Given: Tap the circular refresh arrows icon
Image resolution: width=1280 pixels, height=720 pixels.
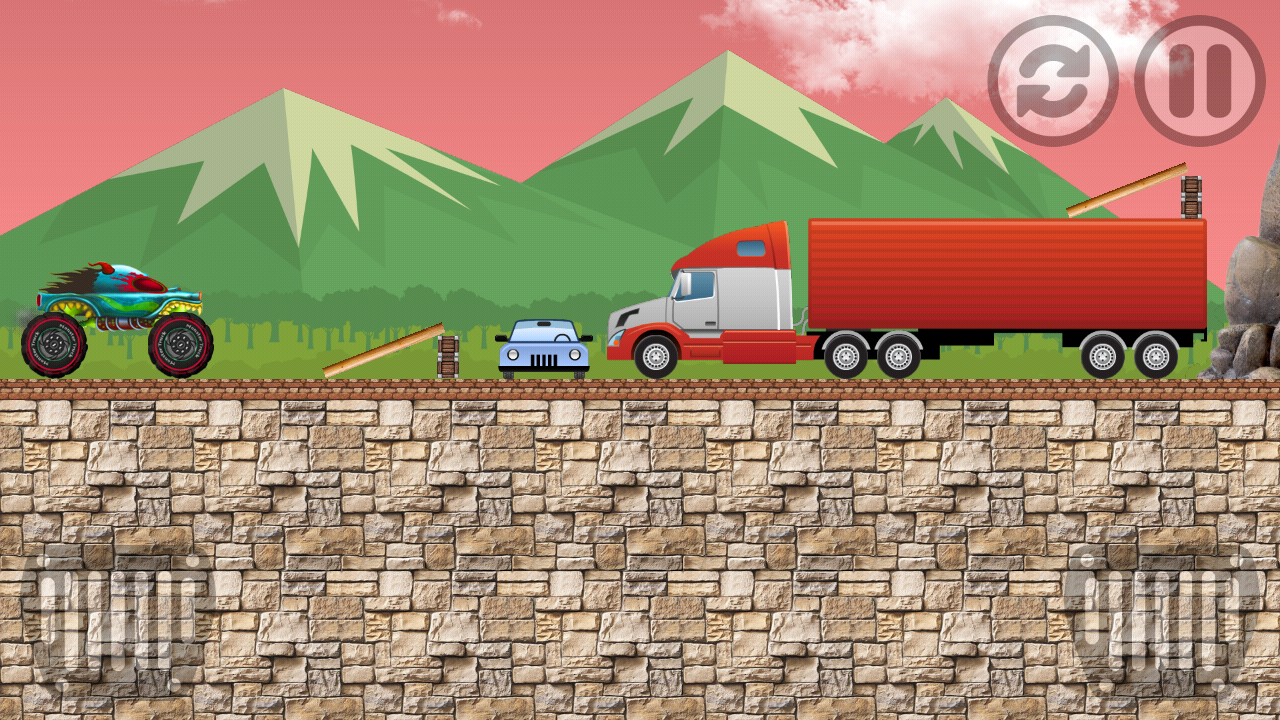Looking at the screenshot, I should [x=1053, y=81].
